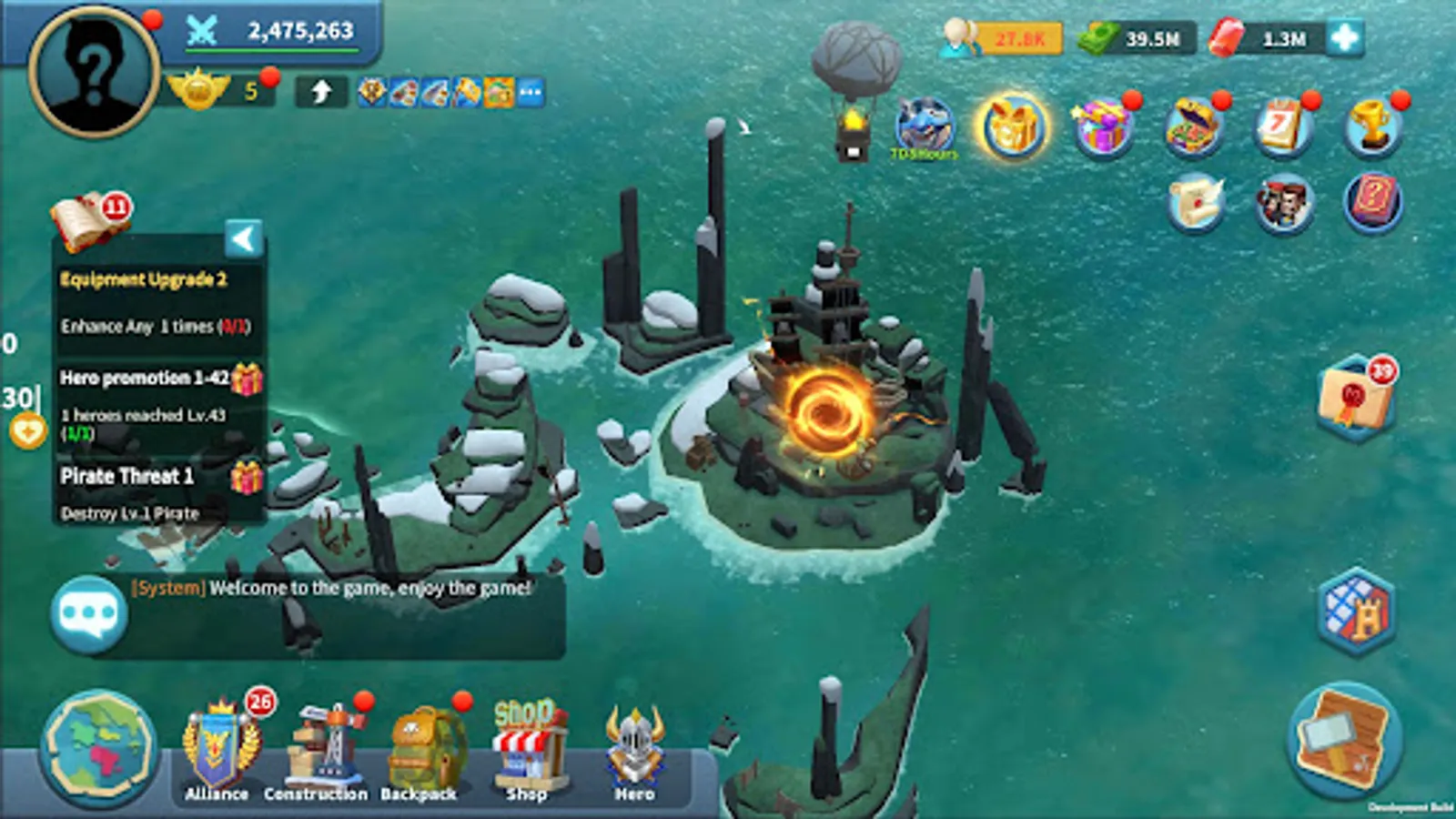The height and width of the screenshot is (819, 1456).
Task: Collapse the quest list with the arrow
Action: (x=244, y=239)
